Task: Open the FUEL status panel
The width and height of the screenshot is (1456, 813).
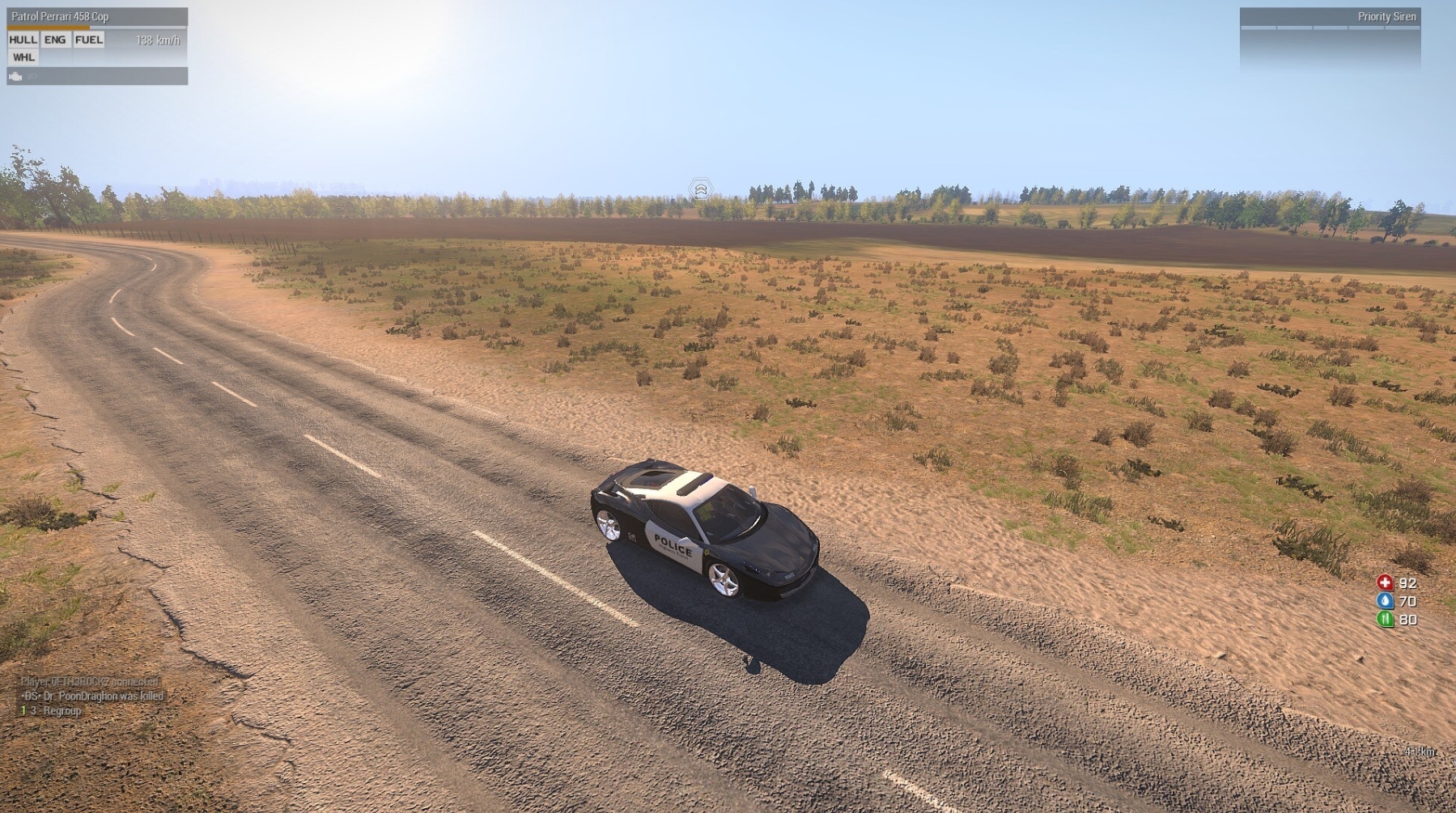Action: point(87,39)
